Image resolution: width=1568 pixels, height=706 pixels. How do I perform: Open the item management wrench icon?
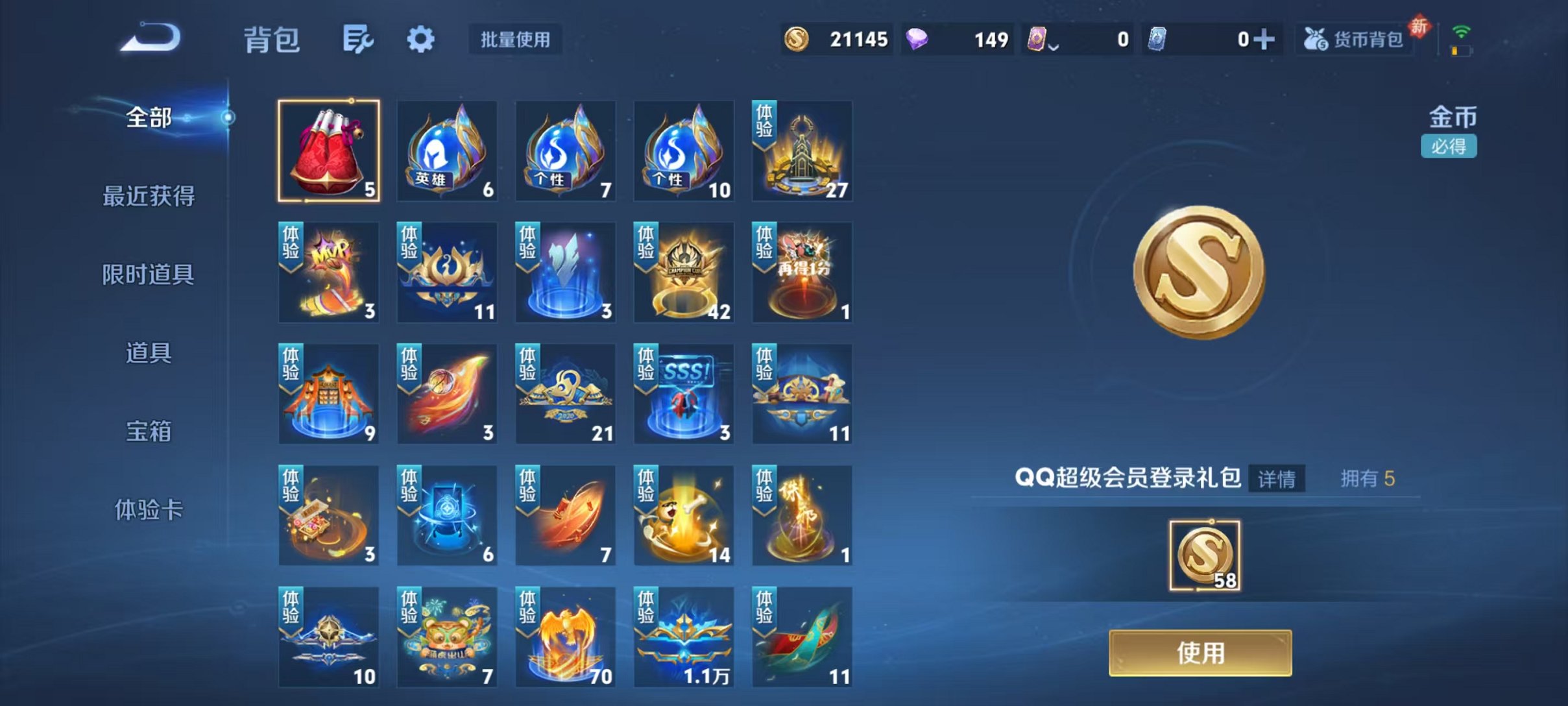coord(359,39)
